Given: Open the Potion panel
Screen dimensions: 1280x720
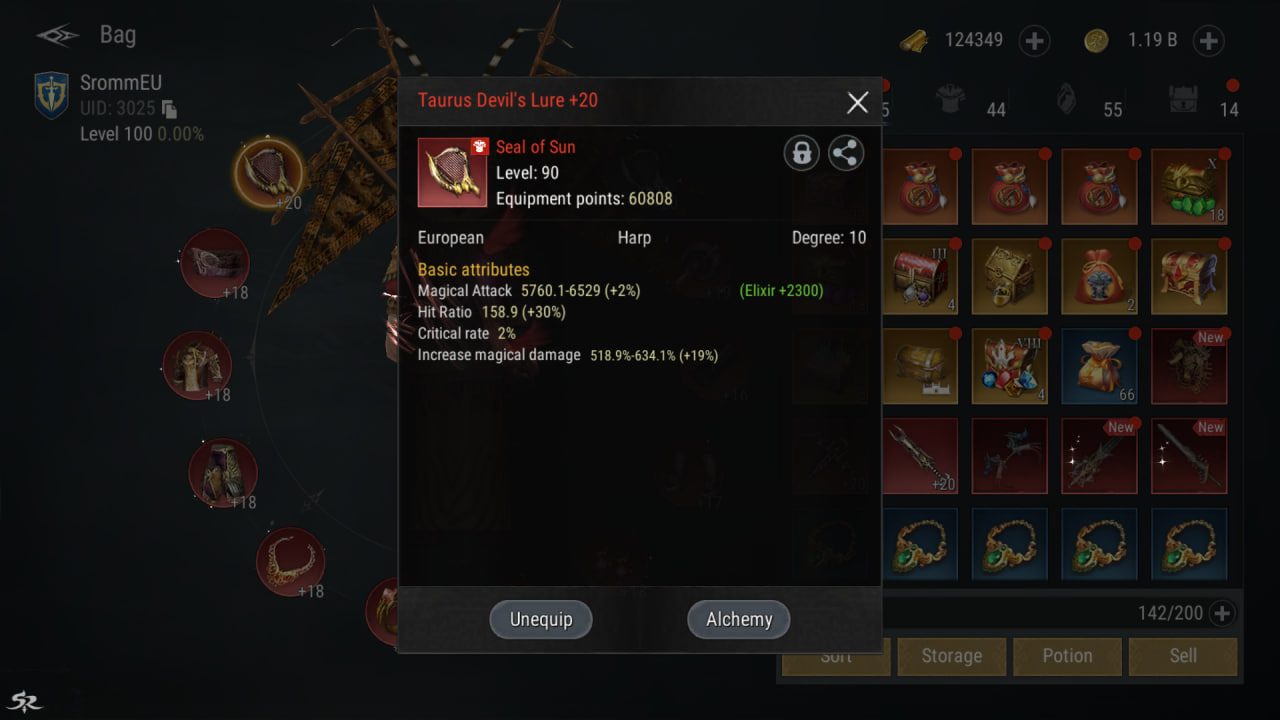Looking at the screenshot, I should [1067, 656].
